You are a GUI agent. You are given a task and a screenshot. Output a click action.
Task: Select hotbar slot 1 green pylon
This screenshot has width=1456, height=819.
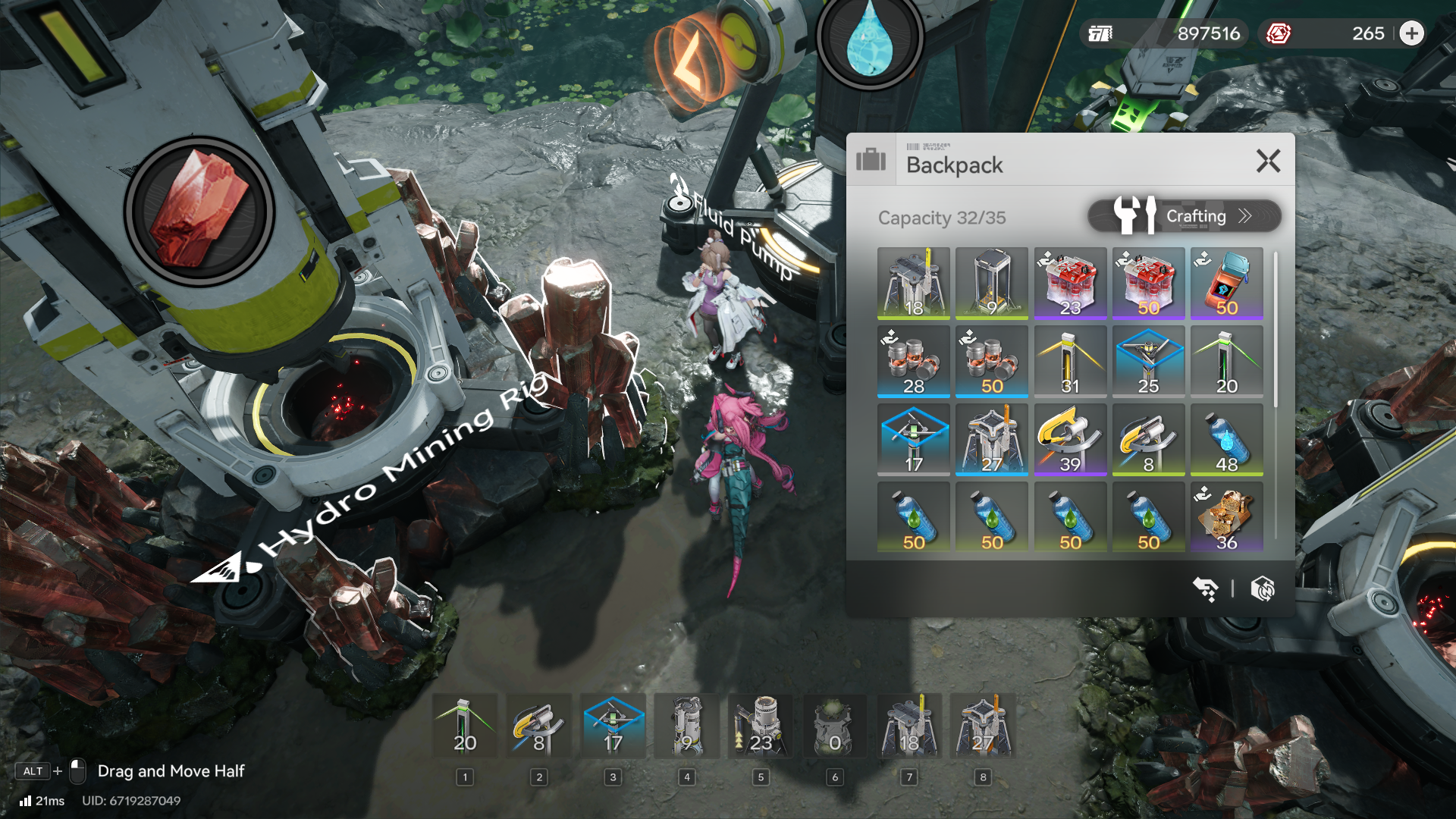465,726
